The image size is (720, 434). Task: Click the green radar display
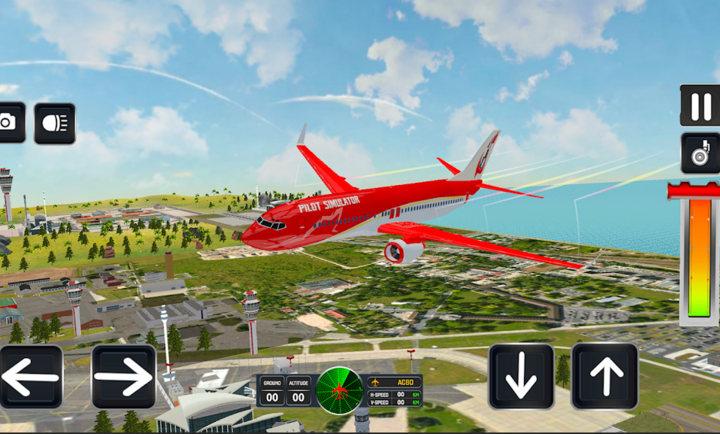(339, 388)
